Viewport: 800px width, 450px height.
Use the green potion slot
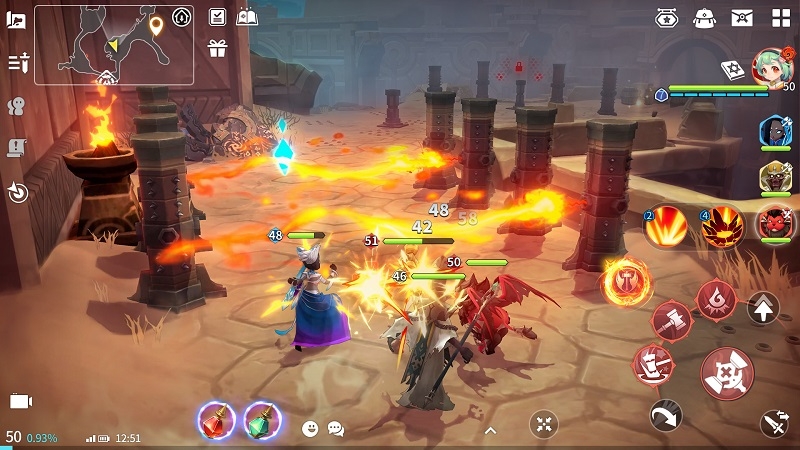tap(262, 420)
